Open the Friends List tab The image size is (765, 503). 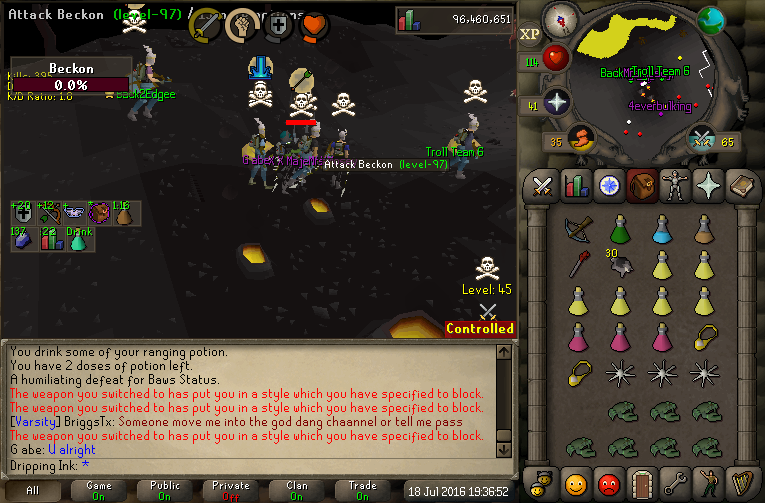pyautogui.click(x=576, y=483)
